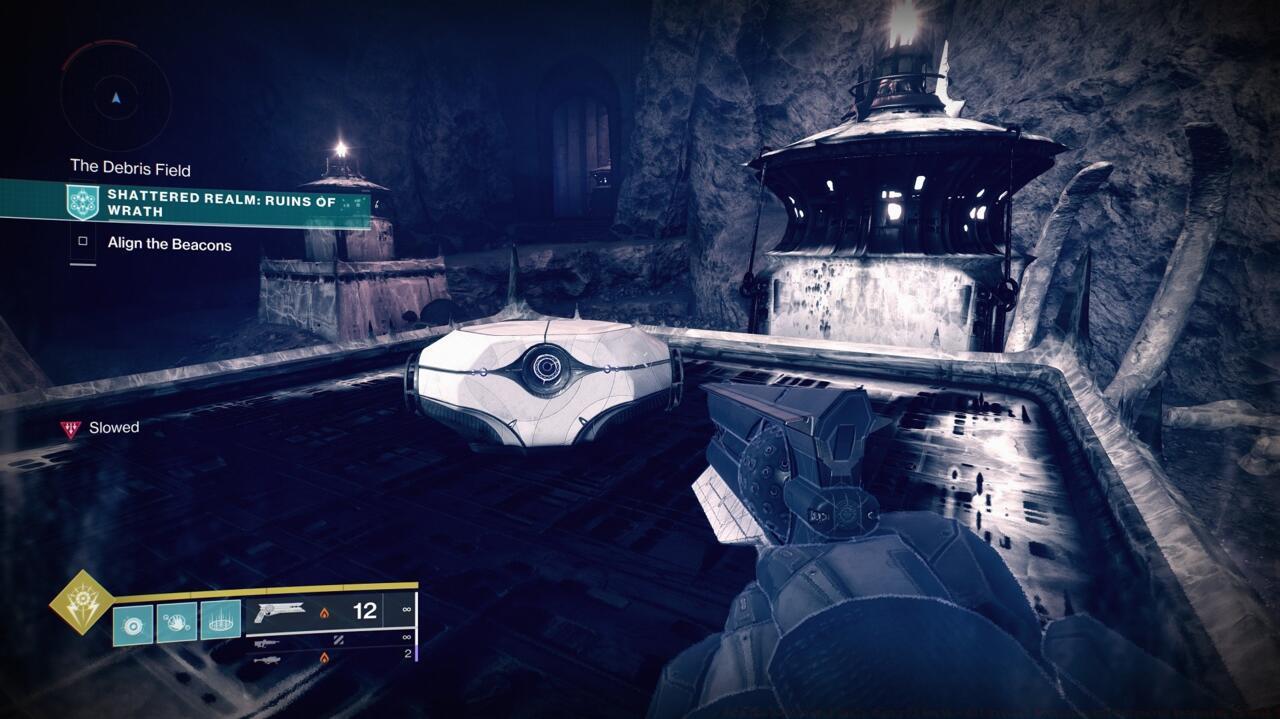Click the Slowed status effect icon
The width and height of the screenshot is (1280, 719).
(x=70, y=428)
